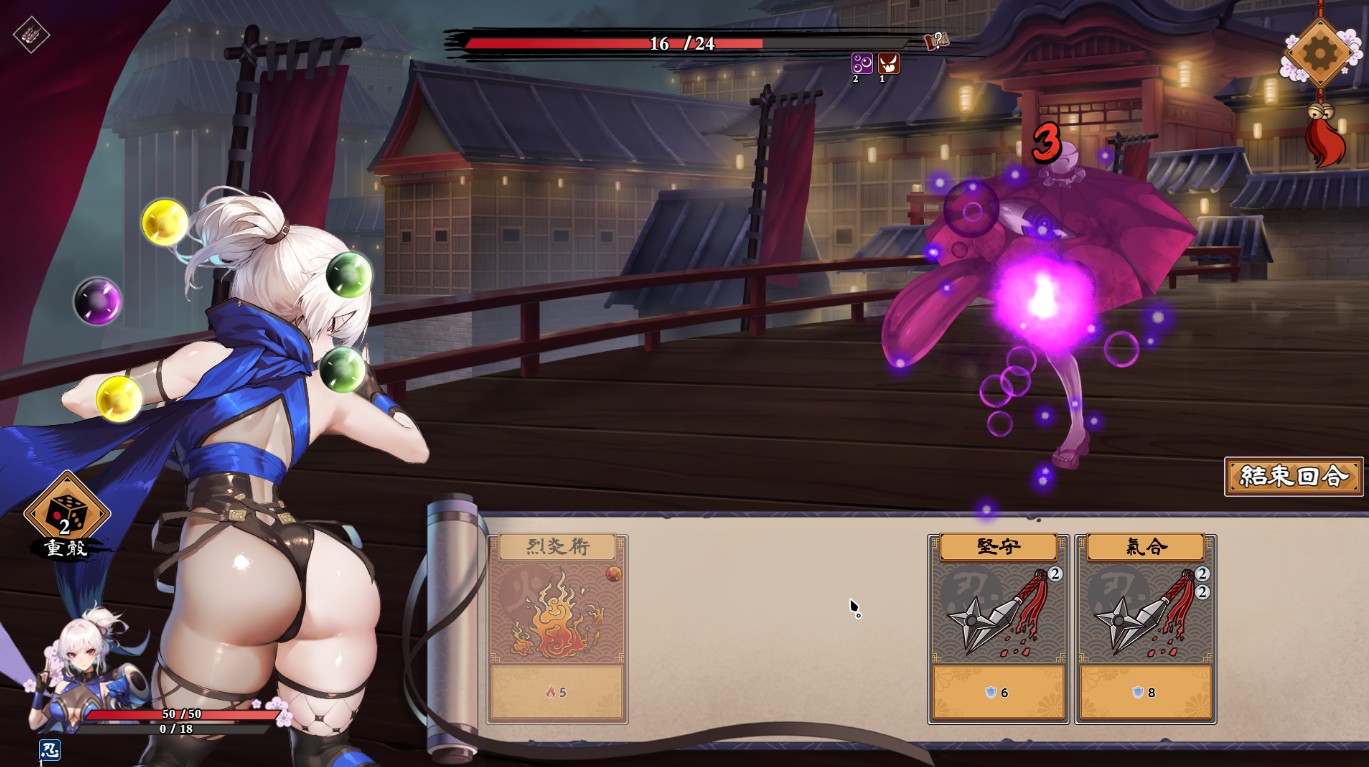
Task: Select the 烈炎術 fire card
Action: click(557, 628)
